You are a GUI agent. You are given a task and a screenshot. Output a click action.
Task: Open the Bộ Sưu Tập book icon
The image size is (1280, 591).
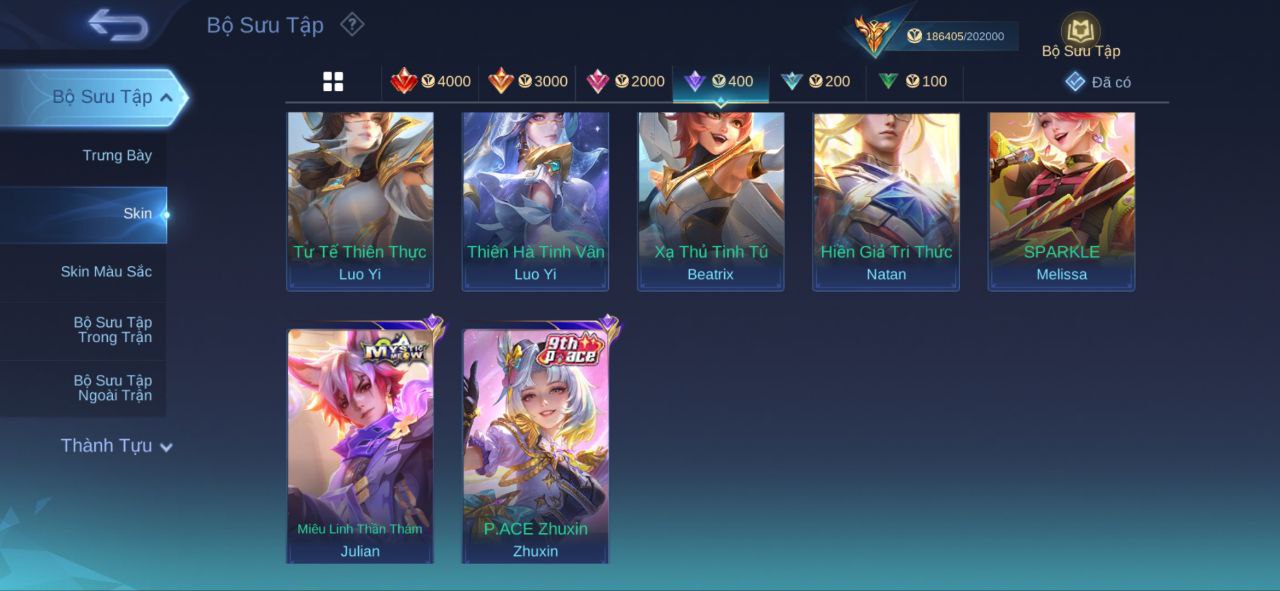pos(1080,31)
